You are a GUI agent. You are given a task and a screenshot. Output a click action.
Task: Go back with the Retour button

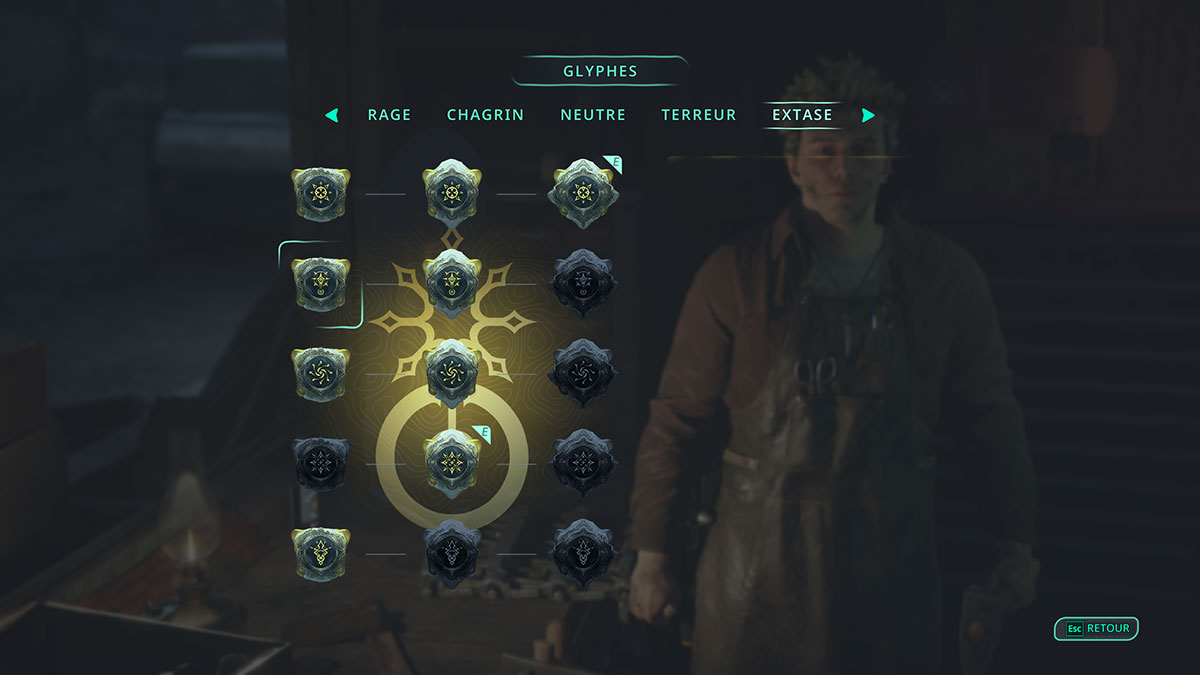[x=1097, y=629]
